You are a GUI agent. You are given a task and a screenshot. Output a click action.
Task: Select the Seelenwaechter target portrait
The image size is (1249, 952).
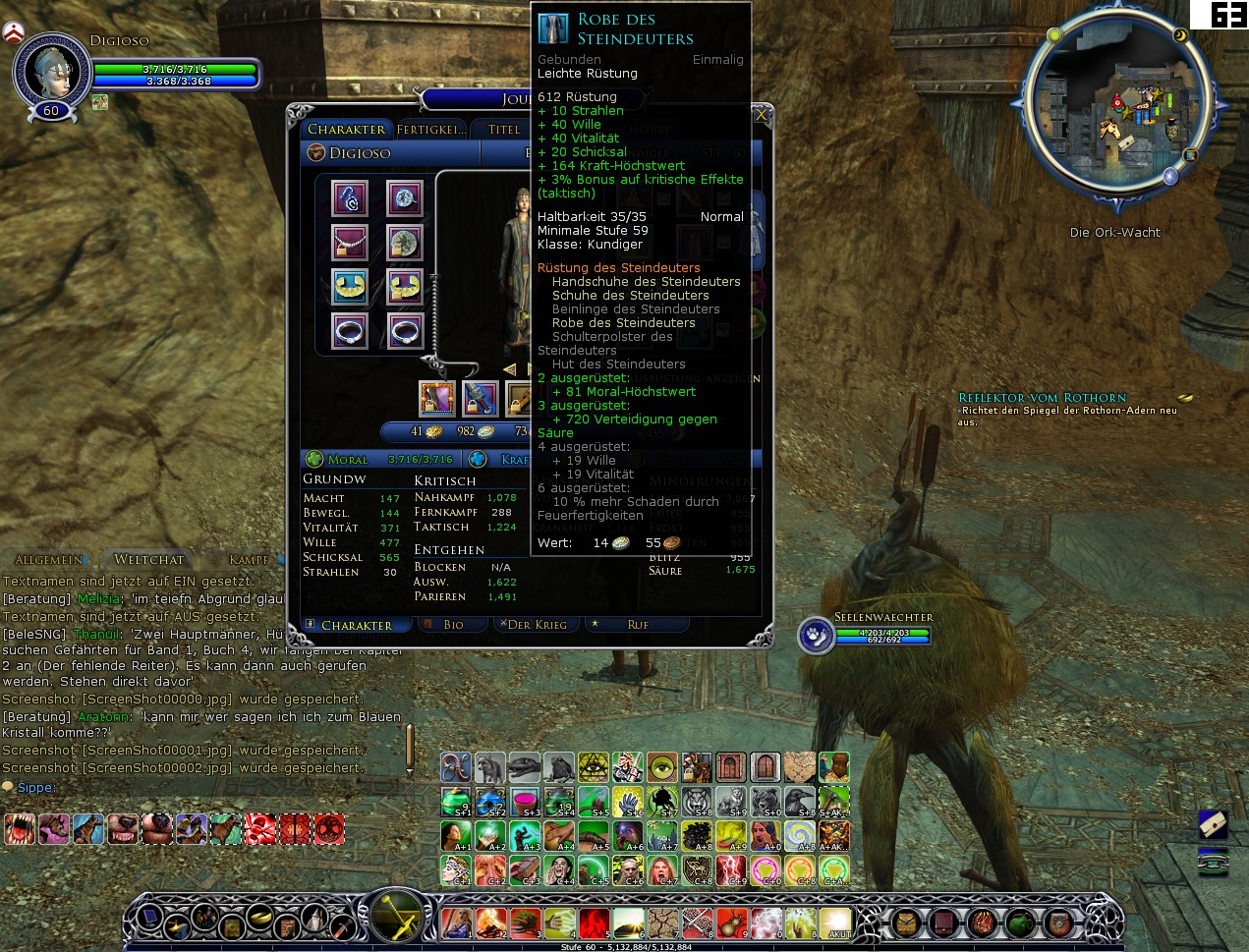(816, 636)
